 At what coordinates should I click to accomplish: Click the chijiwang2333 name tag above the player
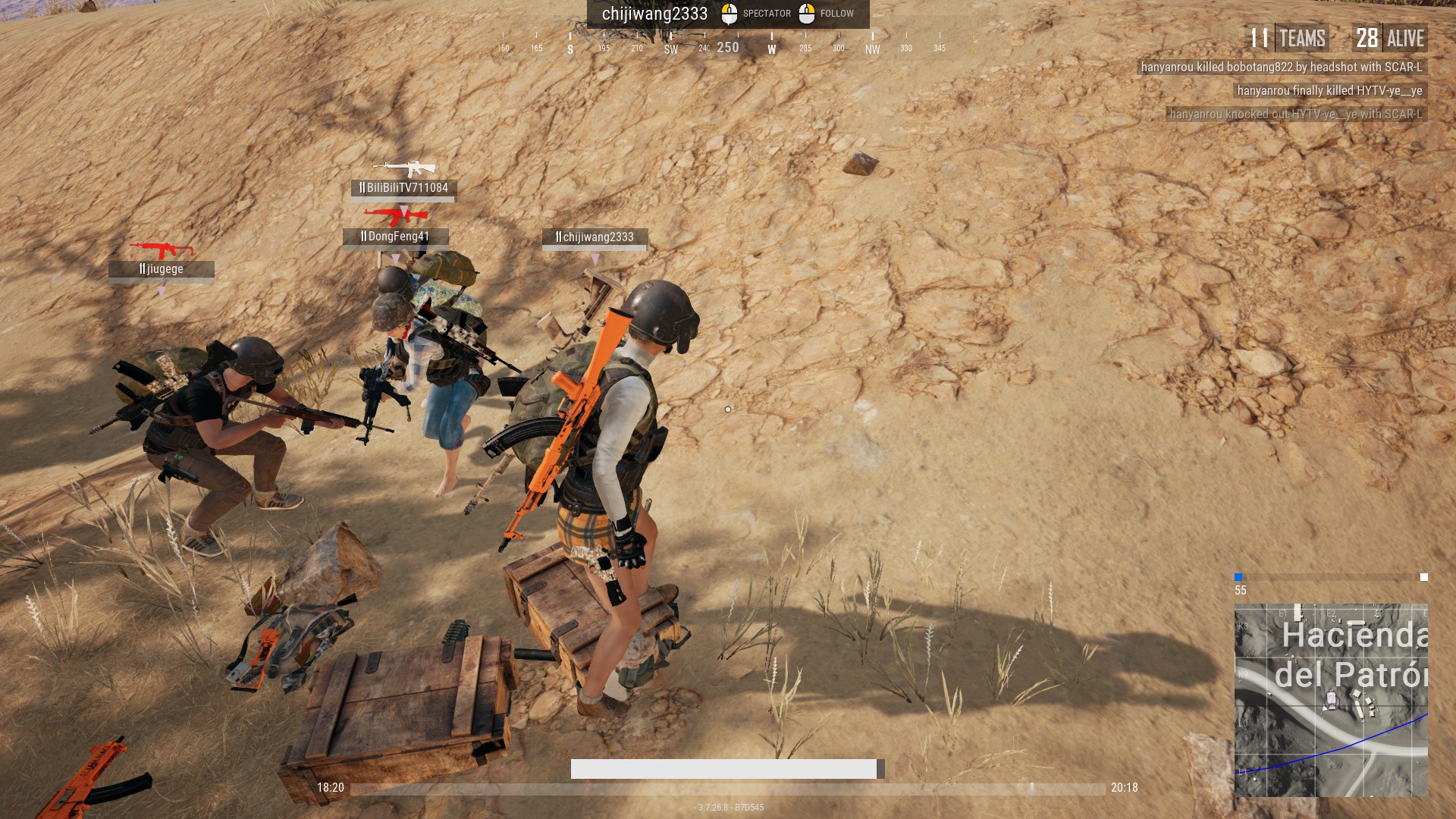595,237
